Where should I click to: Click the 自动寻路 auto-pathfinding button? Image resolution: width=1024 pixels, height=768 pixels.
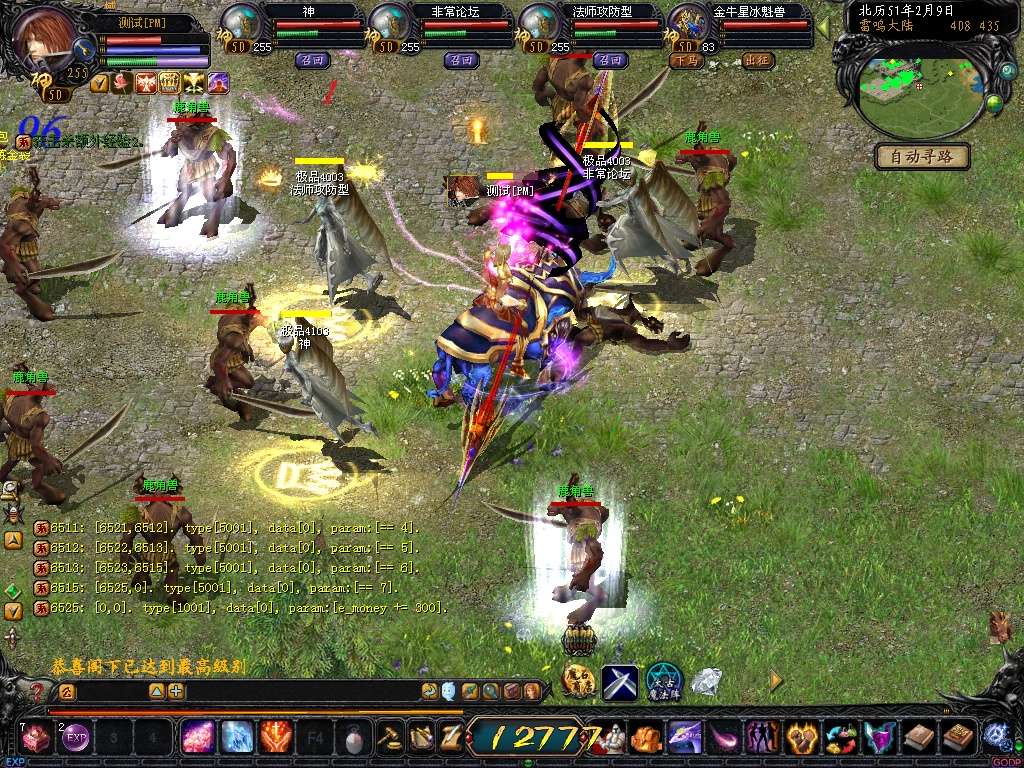click(x=922, y=156)
